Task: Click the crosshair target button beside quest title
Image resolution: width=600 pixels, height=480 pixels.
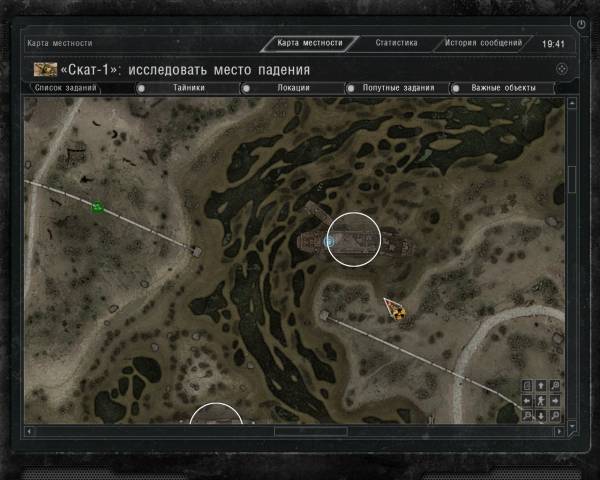Action: (563, 69)
